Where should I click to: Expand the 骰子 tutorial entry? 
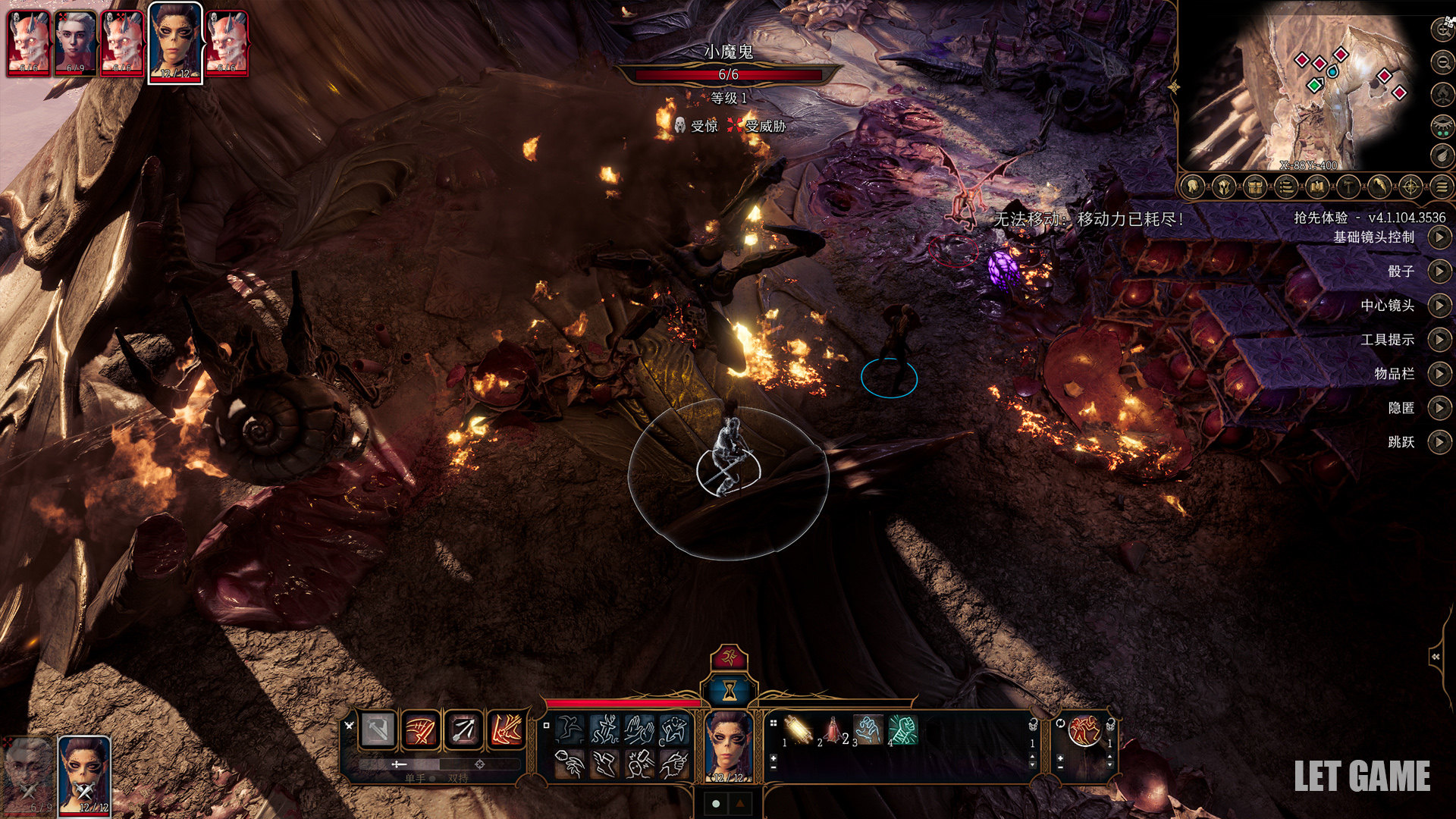coord(1439,271)
